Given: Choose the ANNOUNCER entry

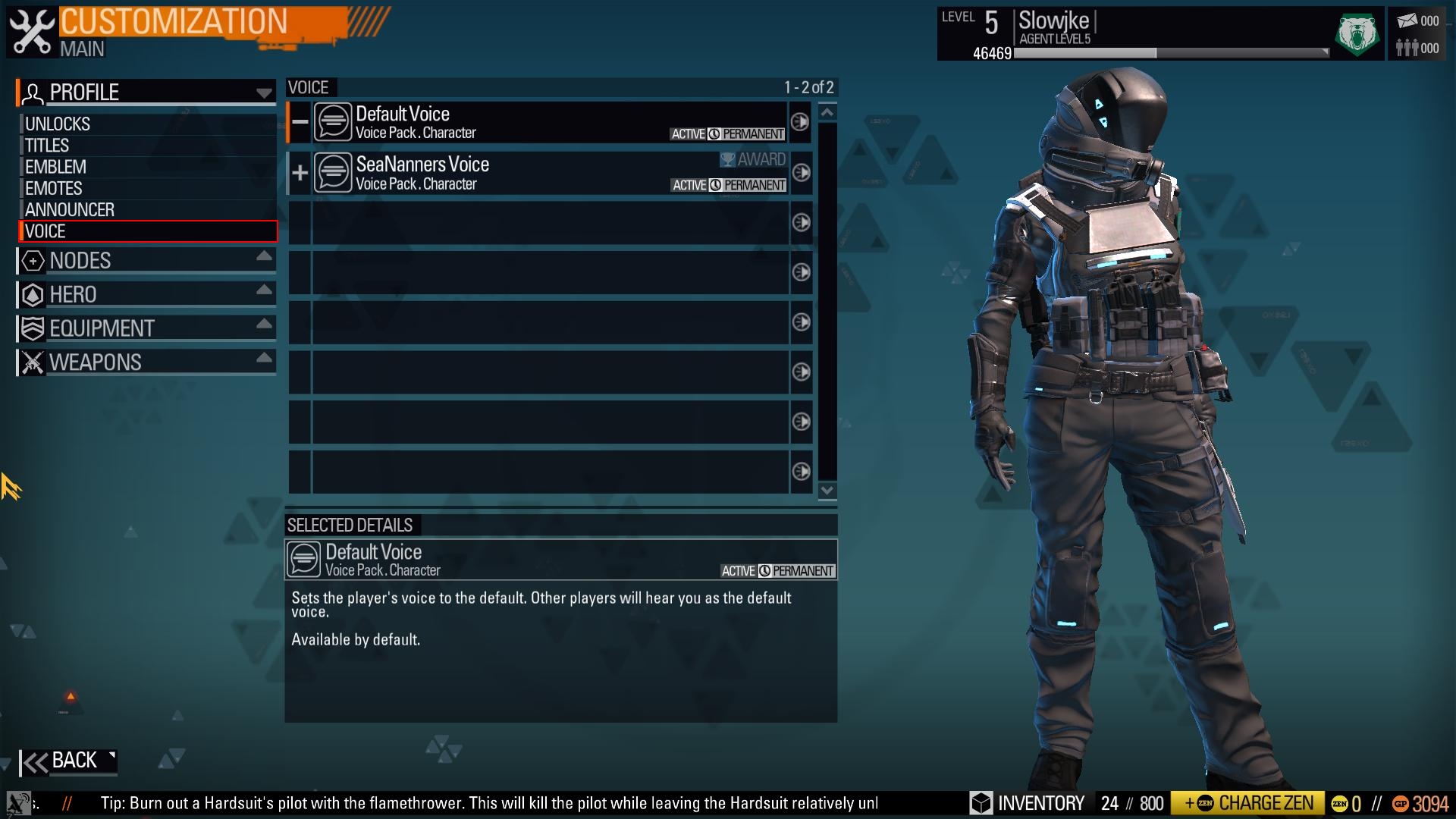Looking at the screenshot, I should [70, 210].
